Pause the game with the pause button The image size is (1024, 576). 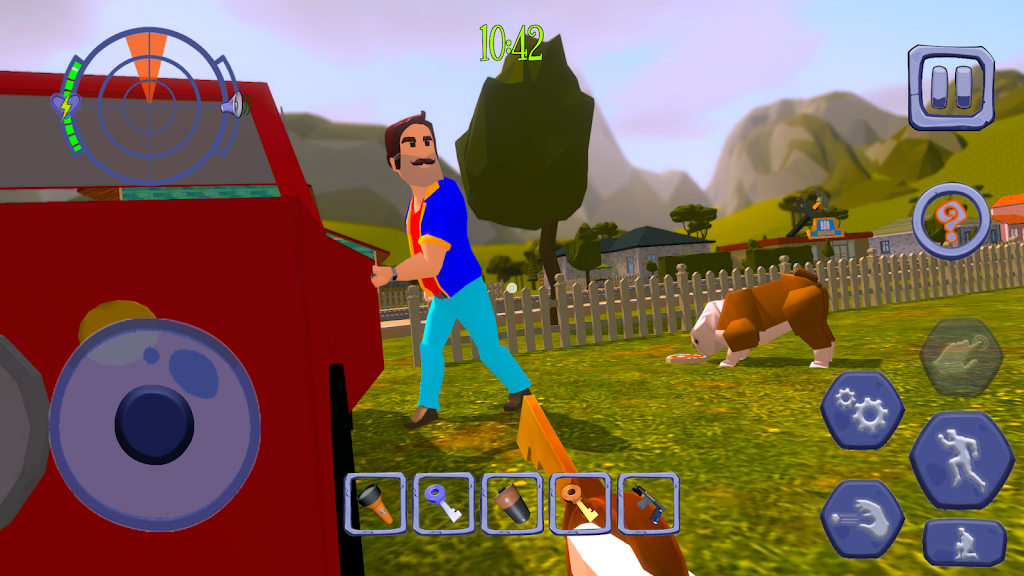point(950,87)
